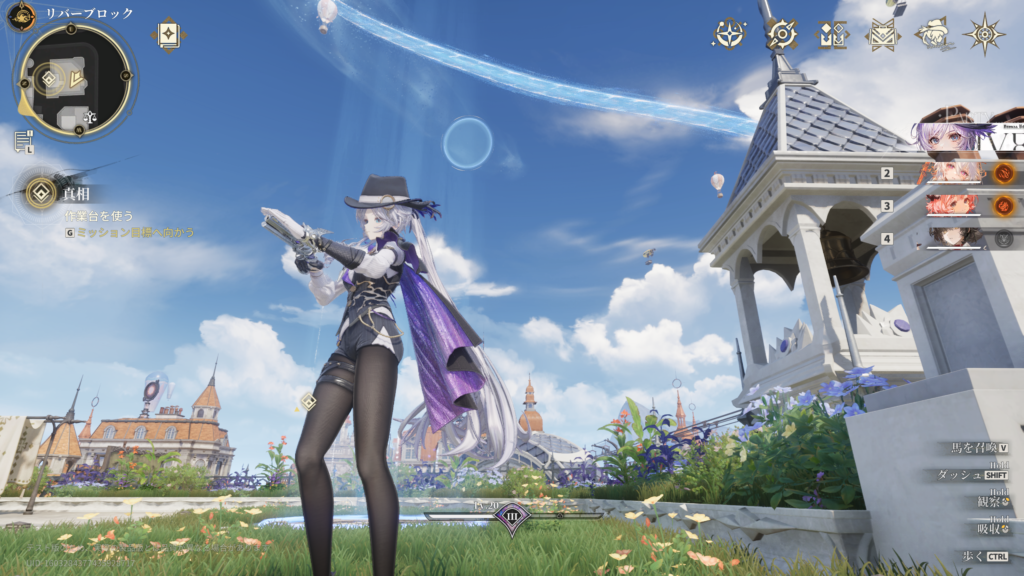The width and height of the screenshot is (1024, 576).
Task: Switch to party member slot 4
Action: tap(957, 238)
